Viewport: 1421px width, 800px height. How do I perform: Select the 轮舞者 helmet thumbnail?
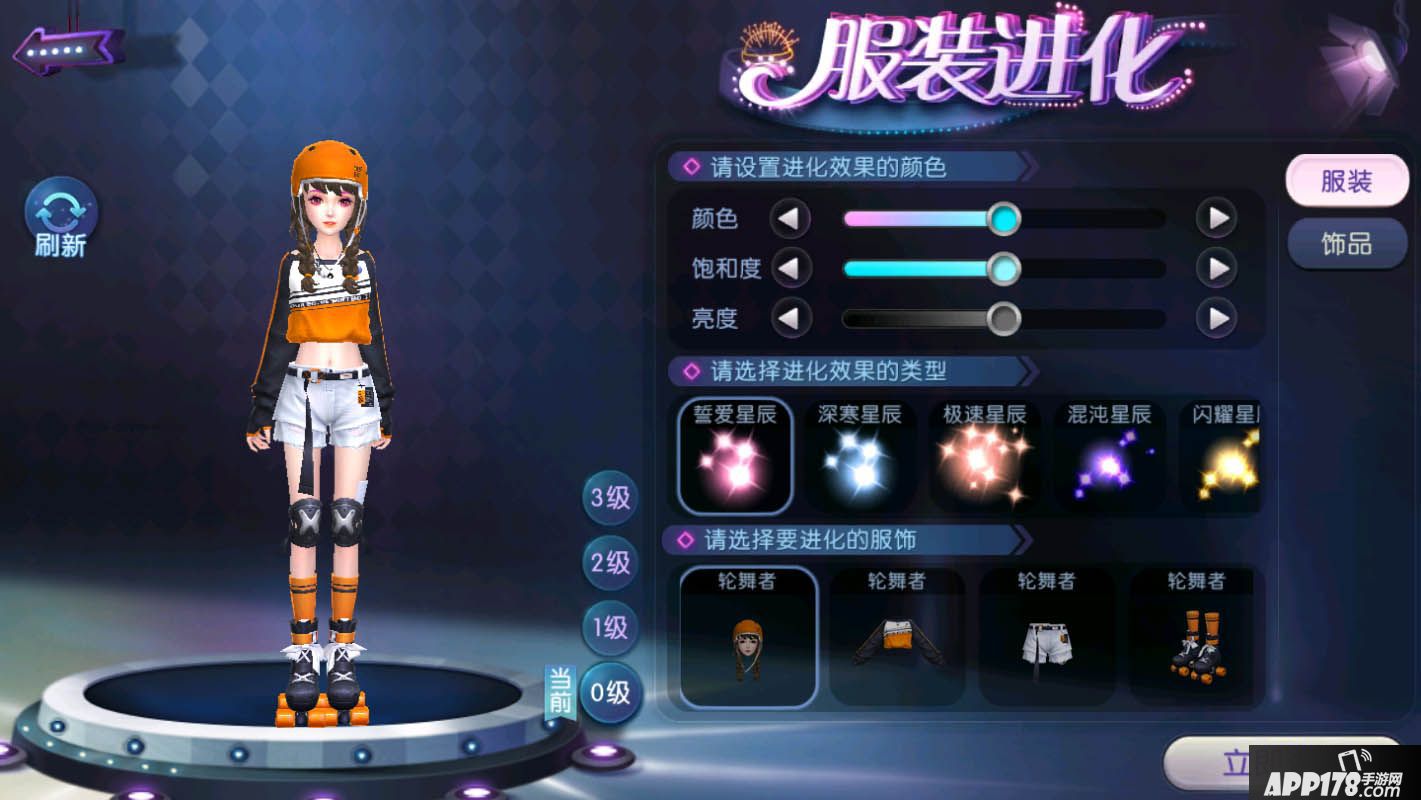[x=748, y=638]
